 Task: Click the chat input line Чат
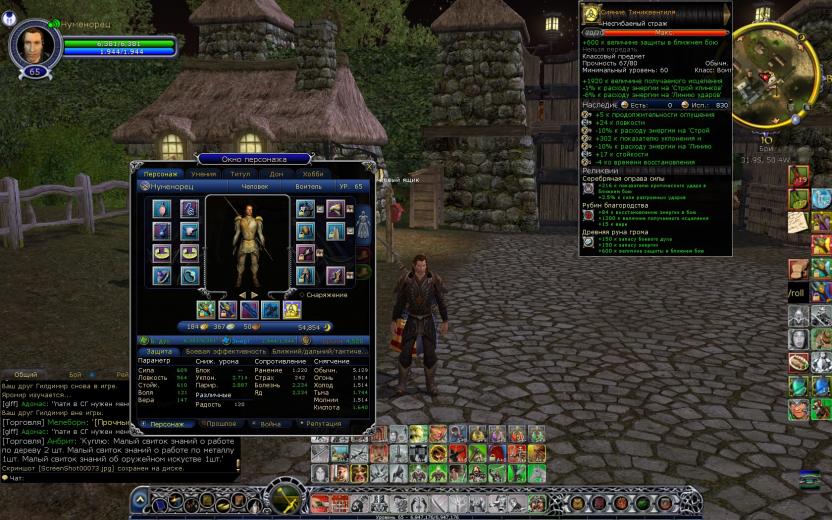coord(60,478)
